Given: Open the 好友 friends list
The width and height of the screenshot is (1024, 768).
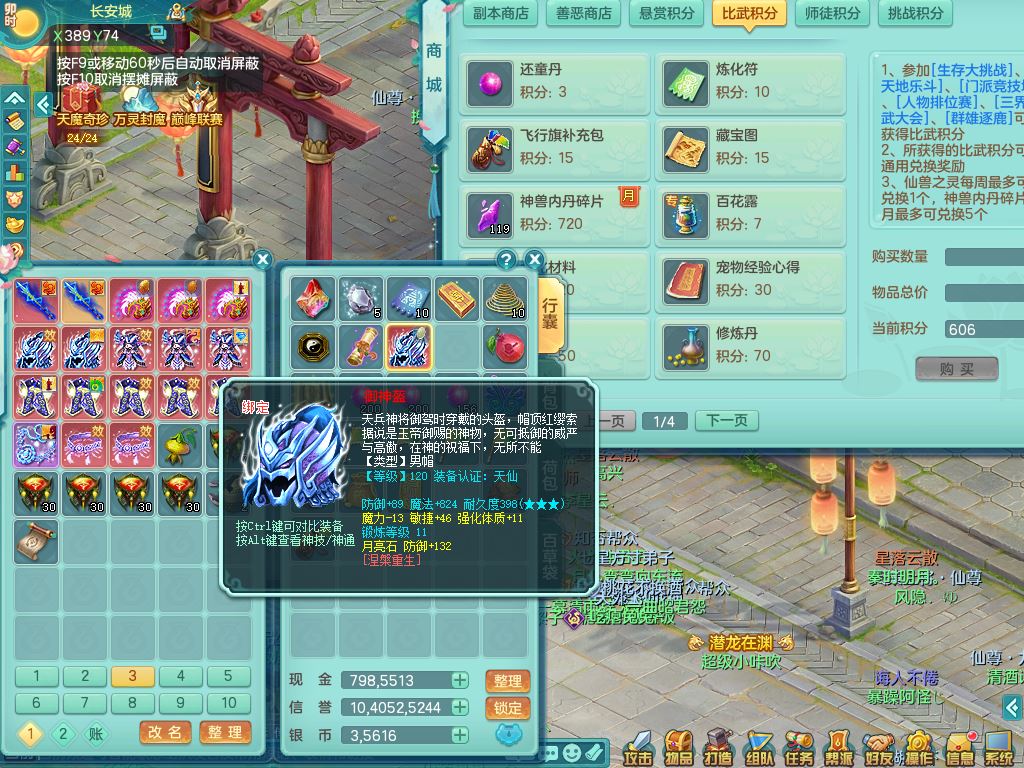Looking at the screenshot, I should pyautogui.click(x=880, y=749).
